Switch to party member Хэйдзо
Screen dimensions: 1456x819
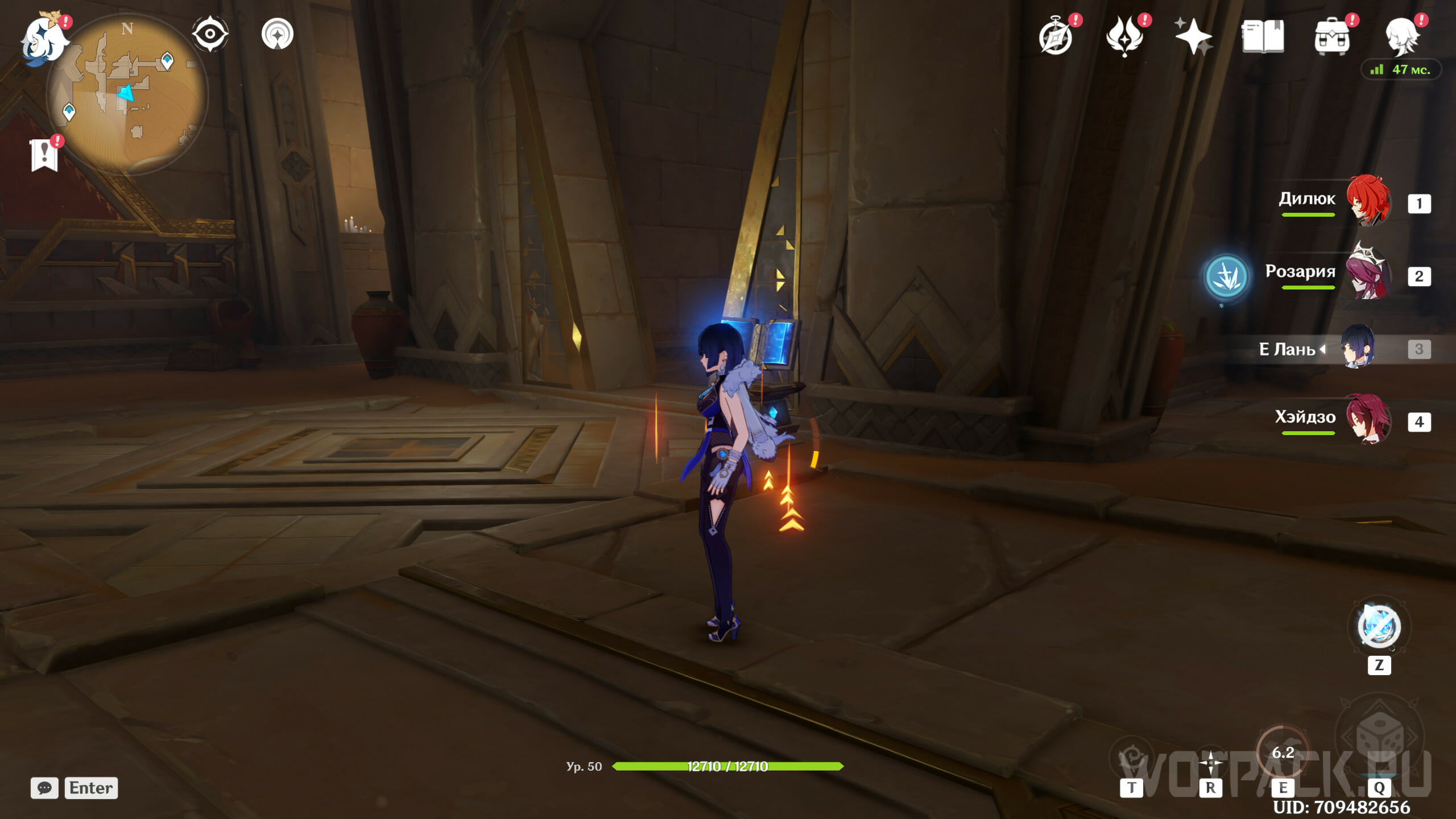coord(1368,420)
